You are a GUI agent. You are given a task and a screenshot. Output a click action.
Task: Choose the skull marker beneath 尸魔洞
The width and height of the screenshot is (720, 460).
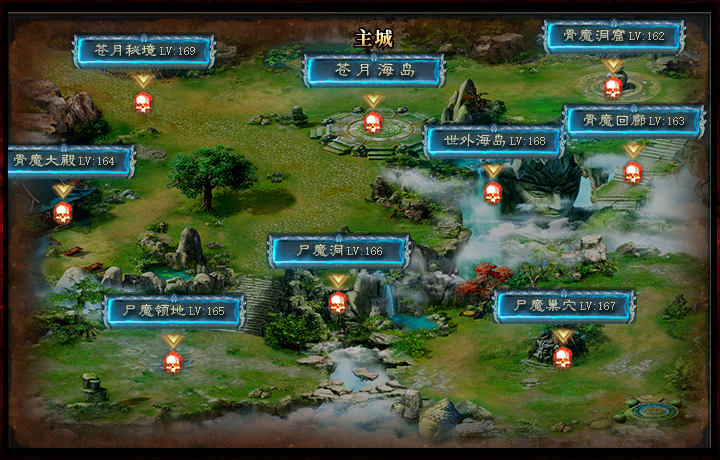[x=338, y=302]
